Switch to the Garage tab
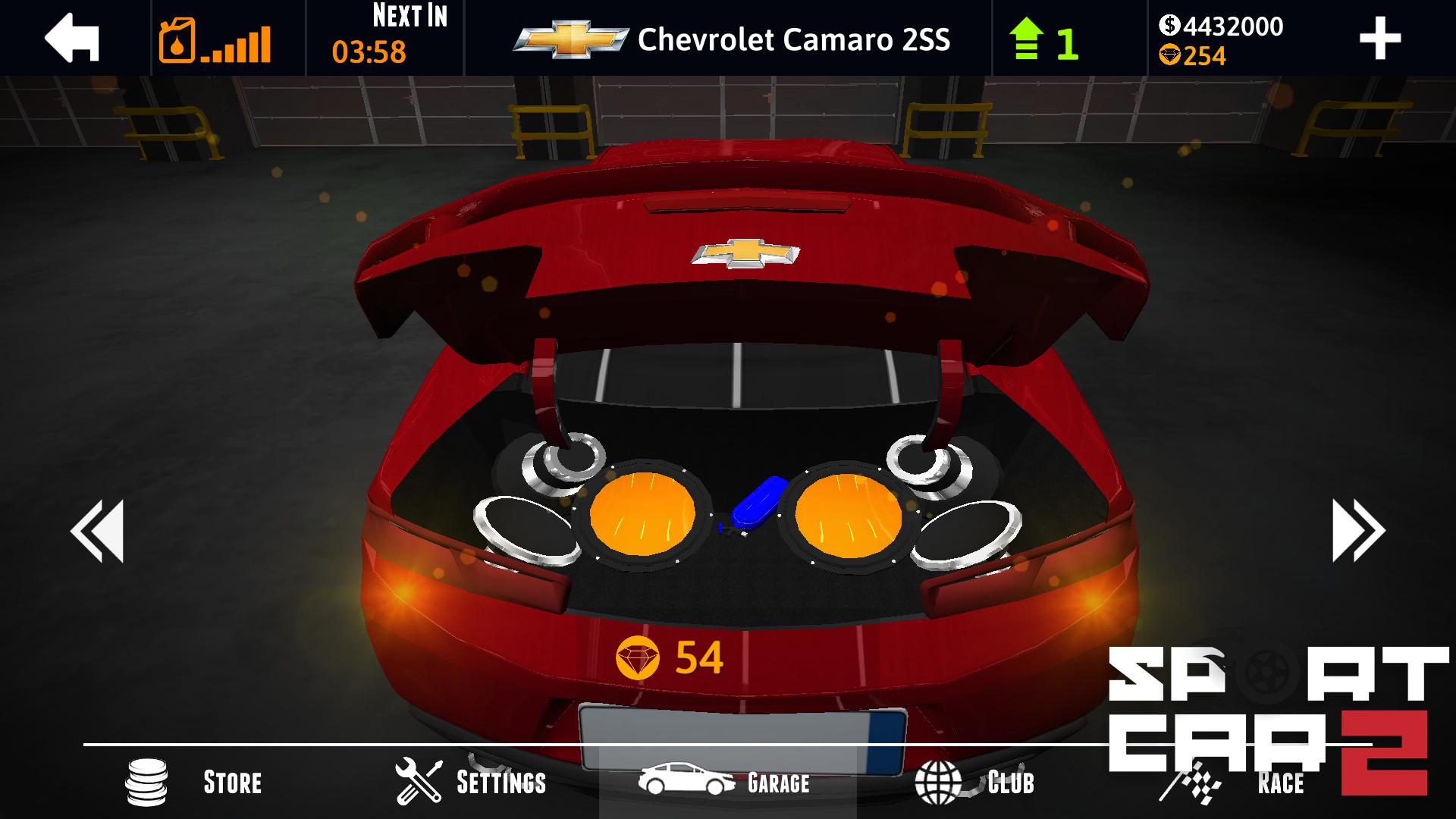Screen dimensions: 1456x819 tap(726, 782)
